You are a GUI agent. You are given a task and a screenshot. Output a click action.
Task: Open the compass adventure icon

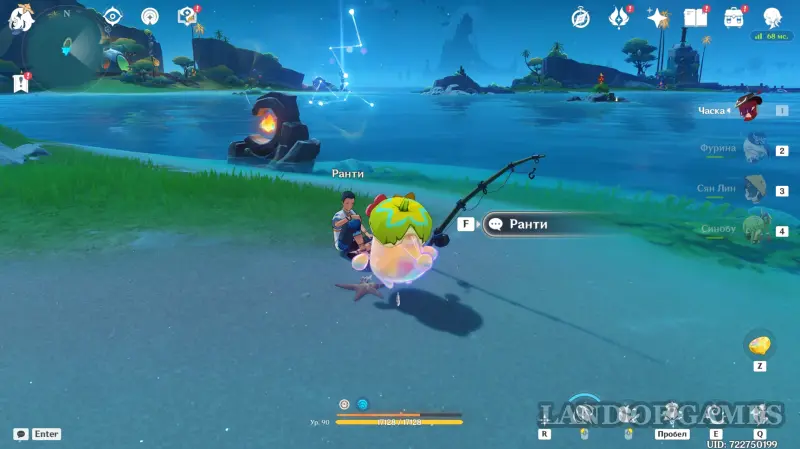point(580,17)
